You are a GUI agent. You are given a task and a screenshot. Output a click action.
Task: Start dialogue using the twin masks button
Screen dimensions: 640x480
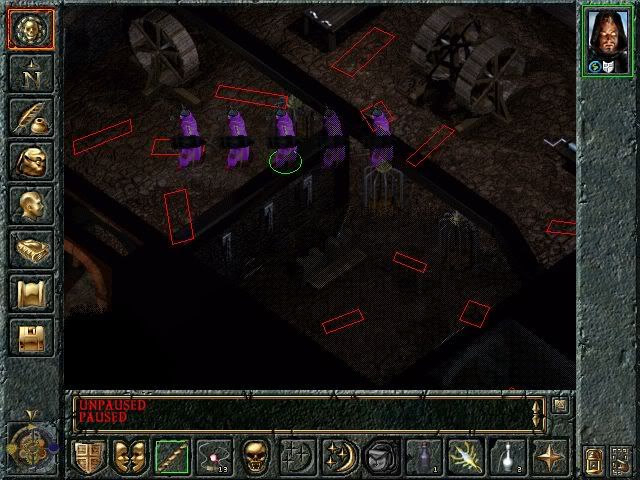(129, 457)
